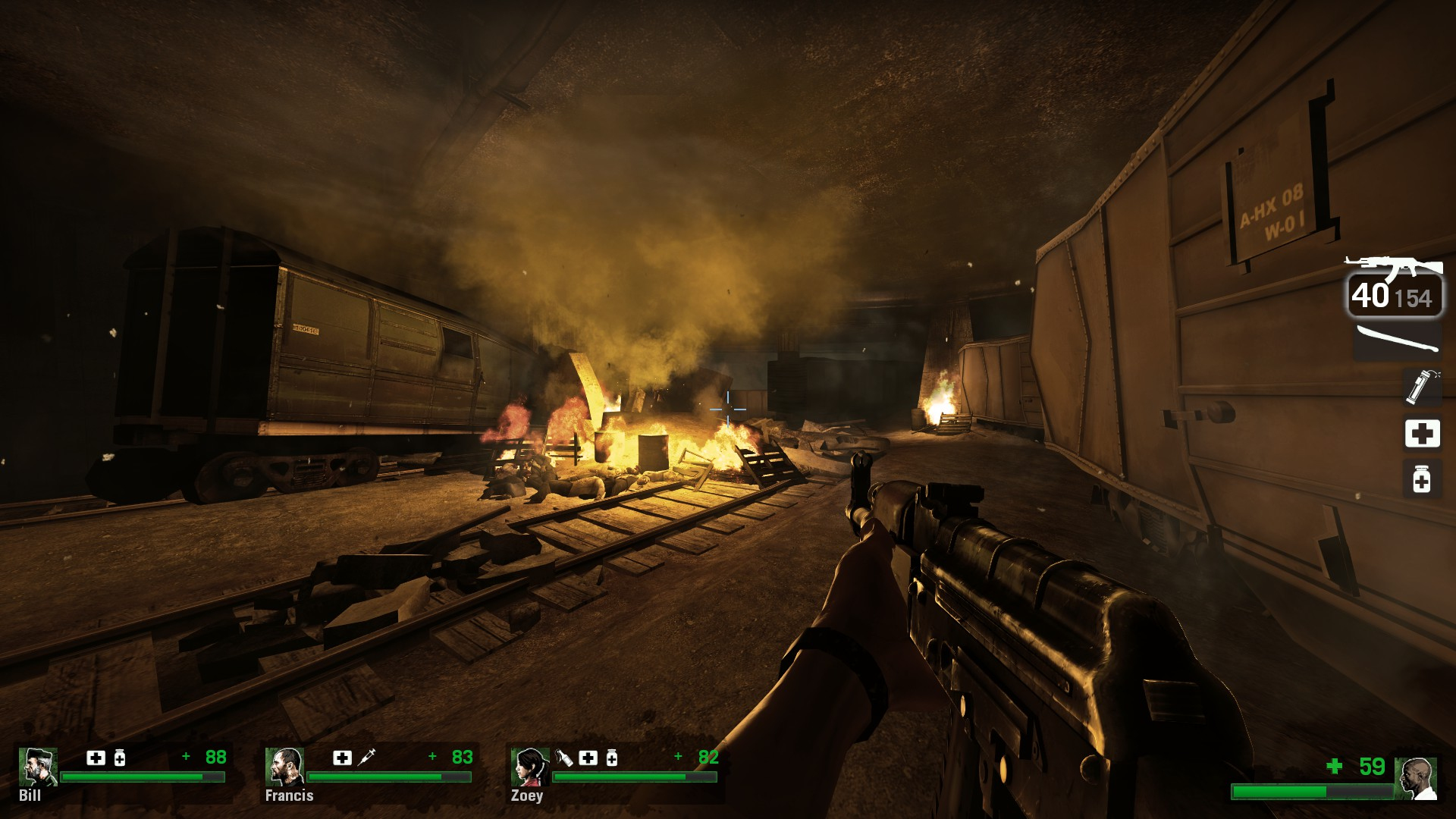
Task: Select Zoey's molotov icon
Action: 565,757
